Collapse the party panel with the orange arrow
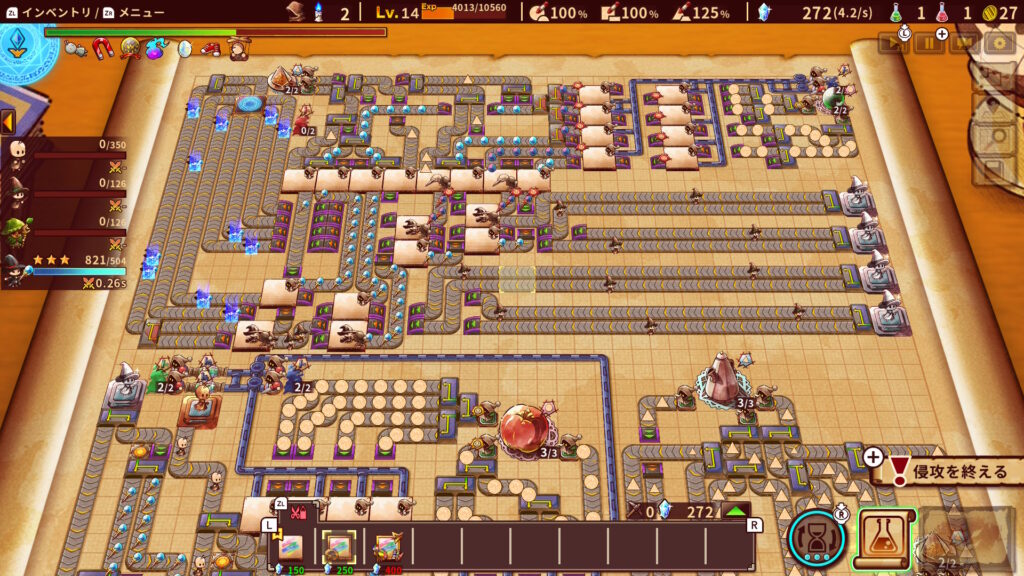Viewport: 1024px width, 576px height. tap(7, 122)
